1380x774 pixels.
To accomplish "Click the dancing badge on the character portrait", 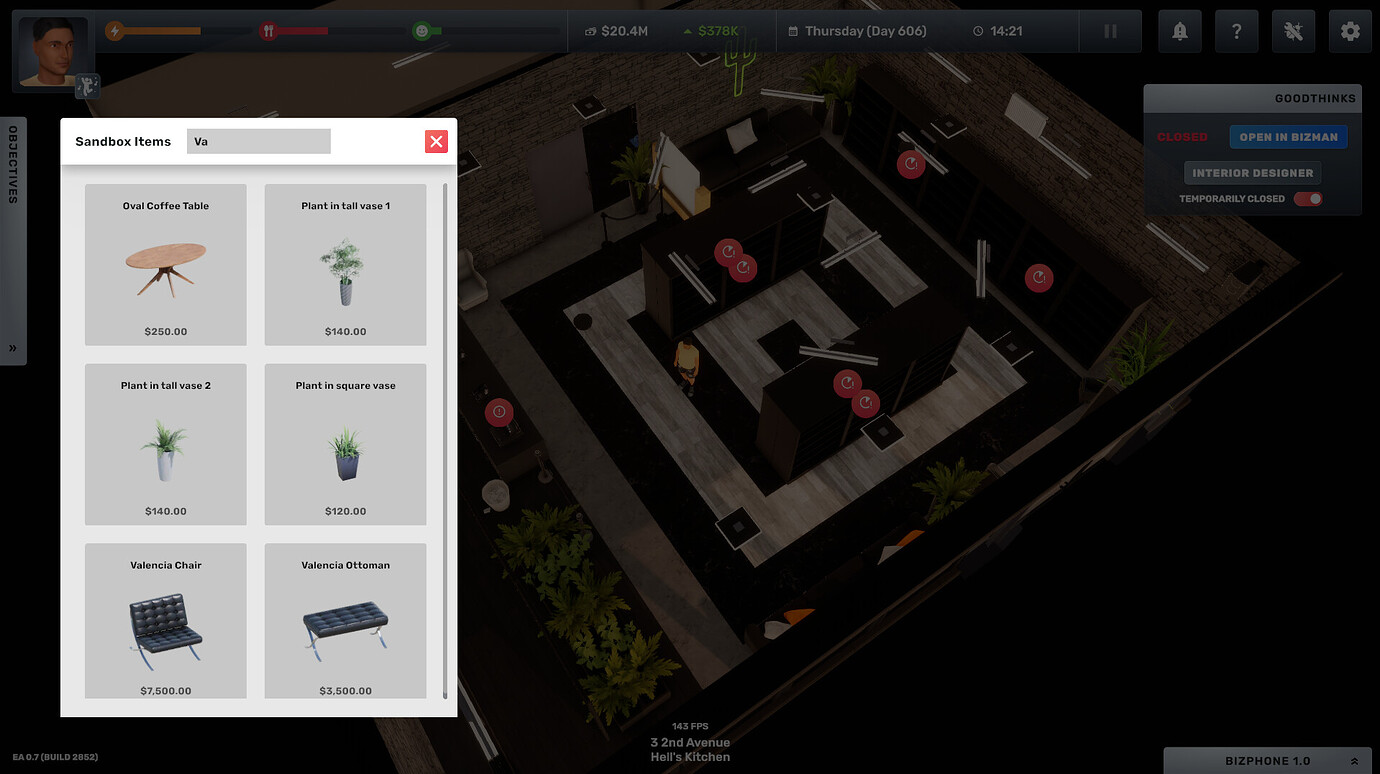I will pyautogui.click(x=86, y=86).
